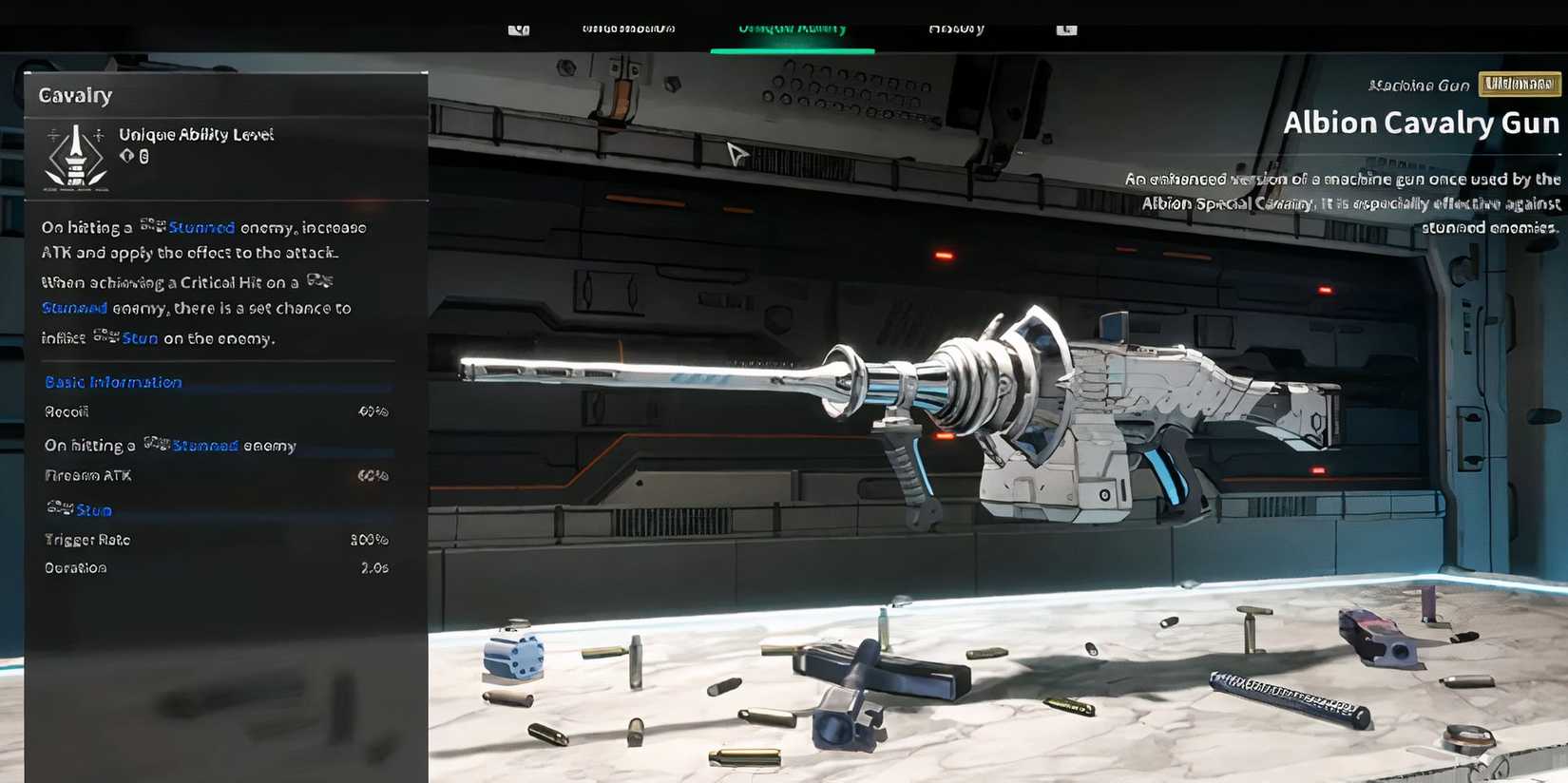The width and height of the screenshot is (1568, 783).
Task: Switch to the History tab
Action: point(955,28)
